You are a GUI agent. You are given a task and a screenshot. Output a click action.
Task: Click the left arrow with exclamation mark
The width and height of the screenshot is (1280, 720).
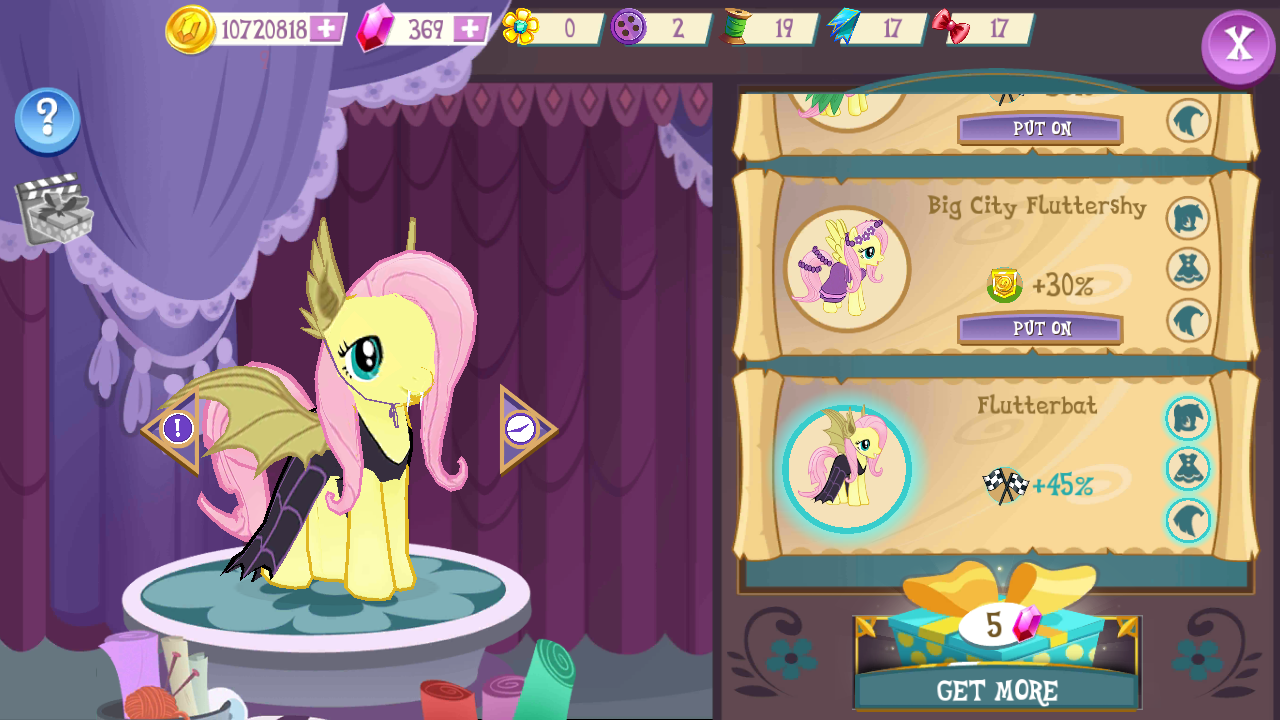[177, 429]
